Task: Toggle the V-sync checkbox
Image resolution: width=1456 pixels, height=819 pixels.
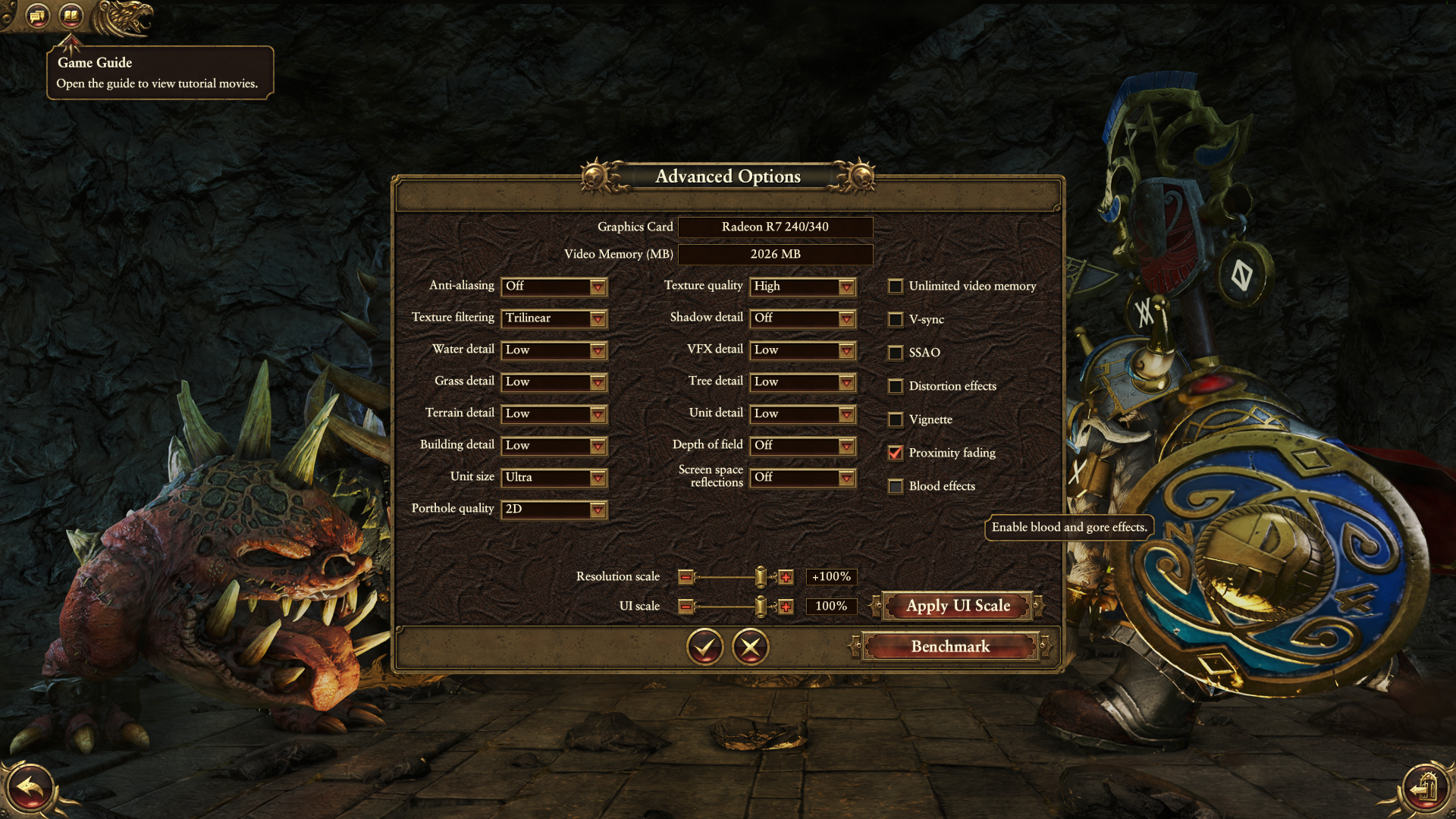Action: [896, 320]
